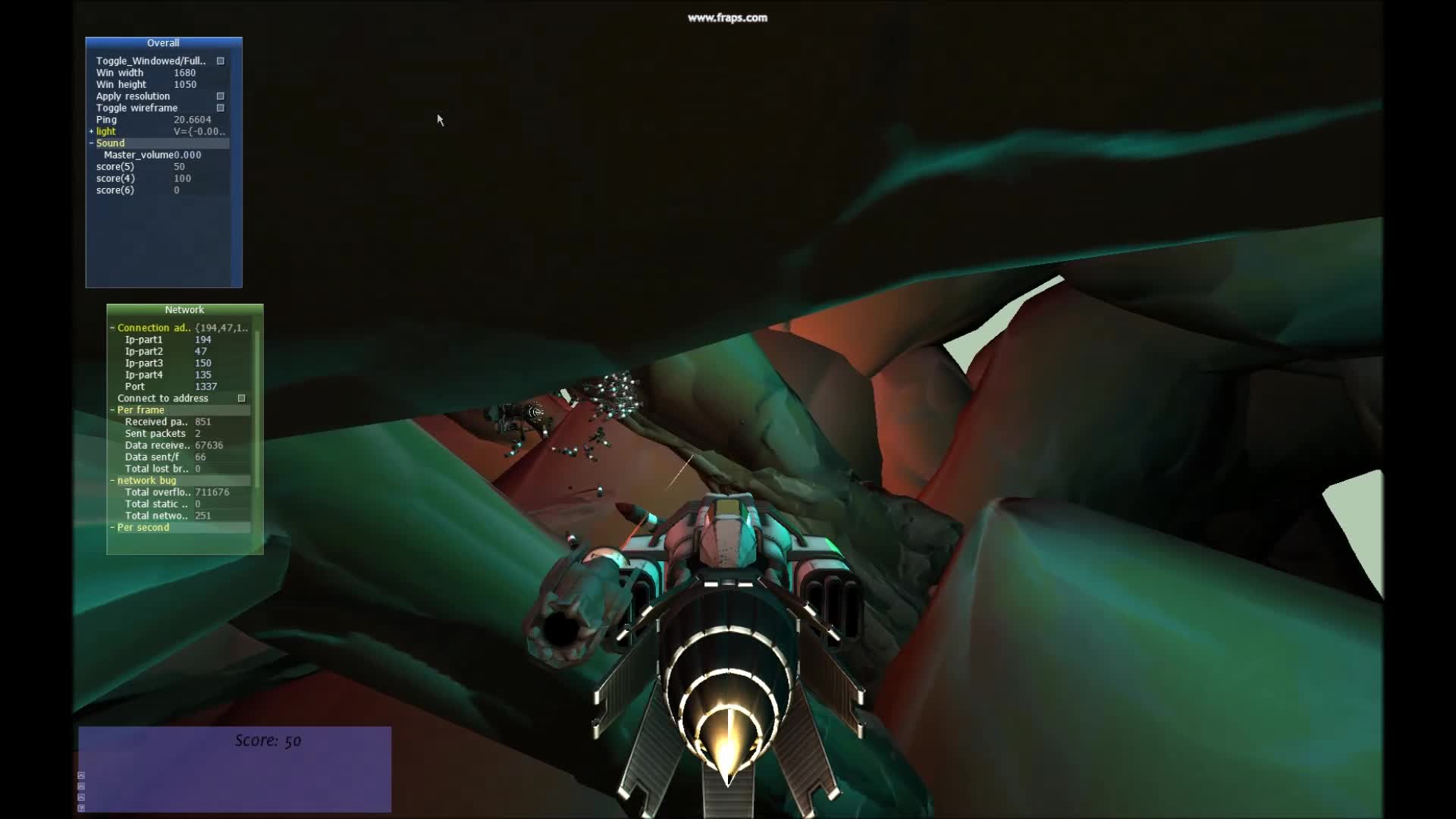This screenshot has height=819, width=1456.
Task: Collapse the network bug section
Action: click(113, 480)
